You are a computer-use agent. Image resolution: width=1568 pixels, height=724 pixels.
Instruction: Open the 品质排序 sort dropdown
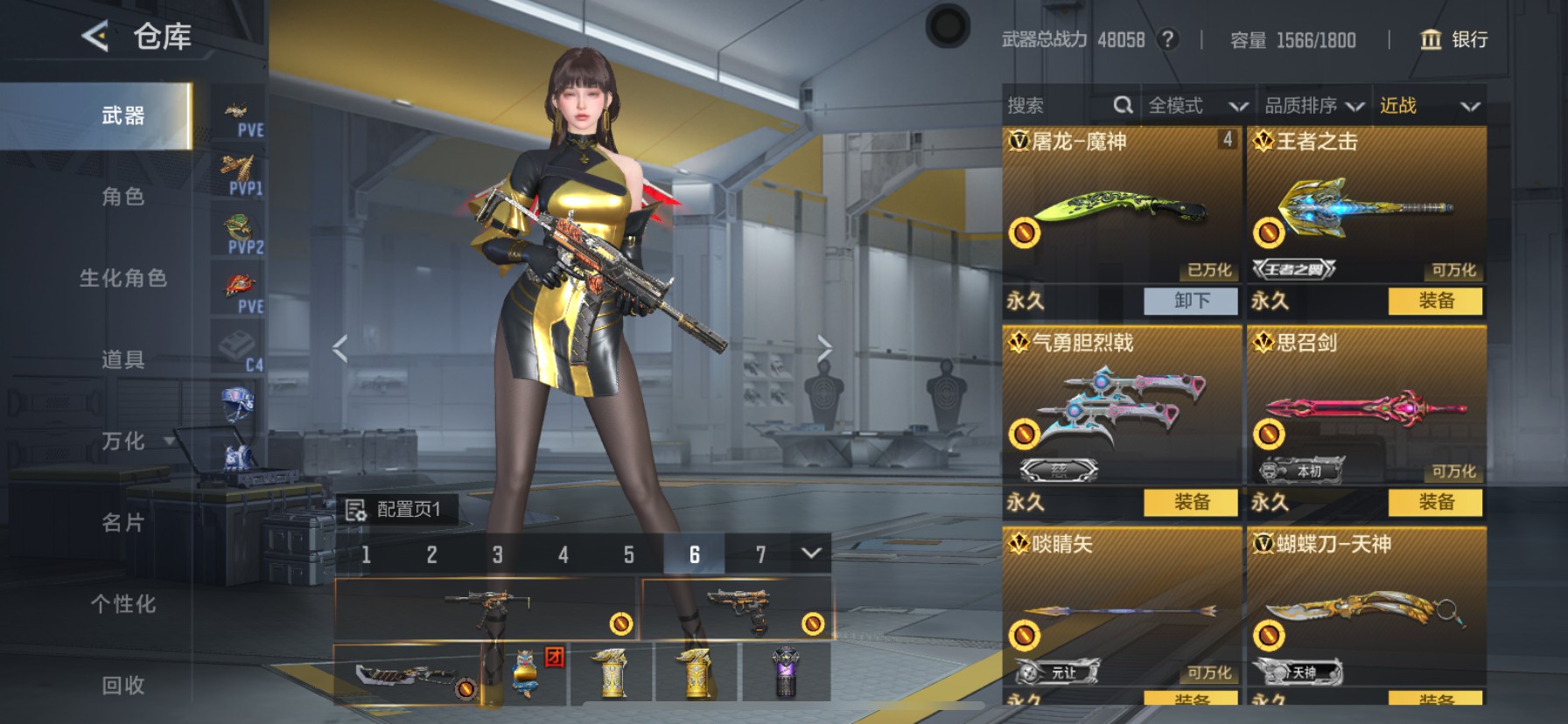point(1314,106)
